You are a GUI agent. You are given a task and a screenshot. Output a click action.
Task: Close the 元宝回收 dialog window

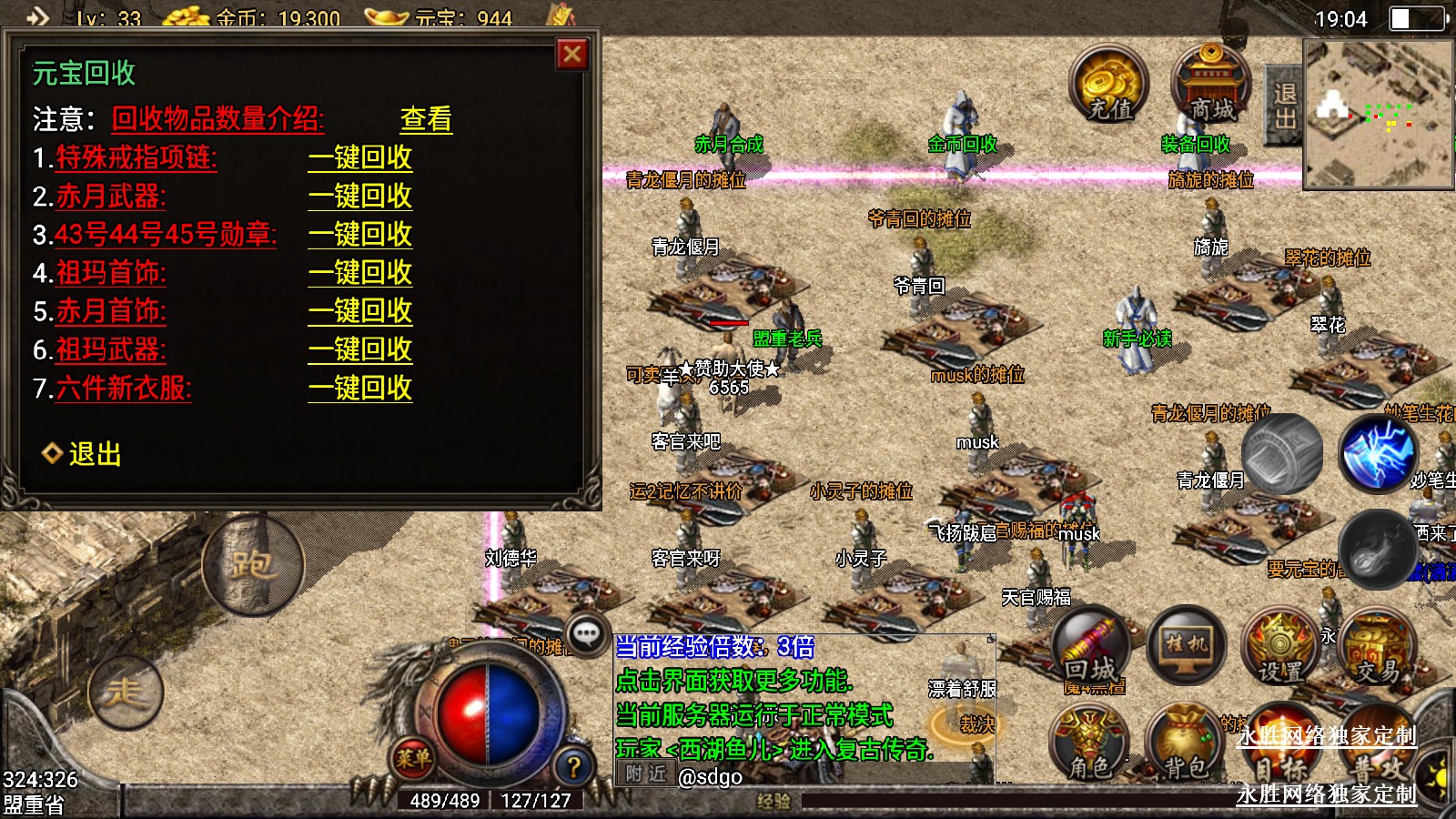pyautogui.click(x=572, y=55)
